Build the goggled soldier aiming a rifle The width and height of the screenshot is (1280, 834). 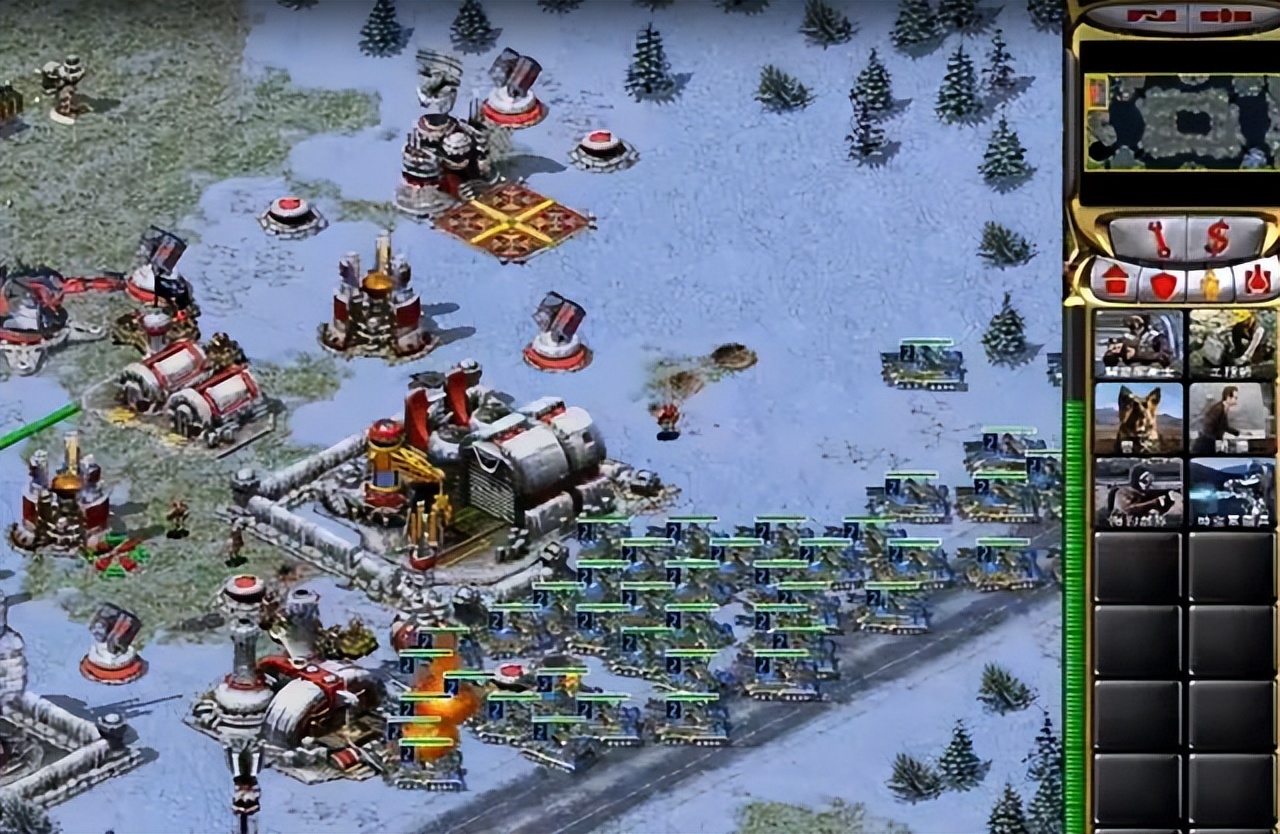1138,492
